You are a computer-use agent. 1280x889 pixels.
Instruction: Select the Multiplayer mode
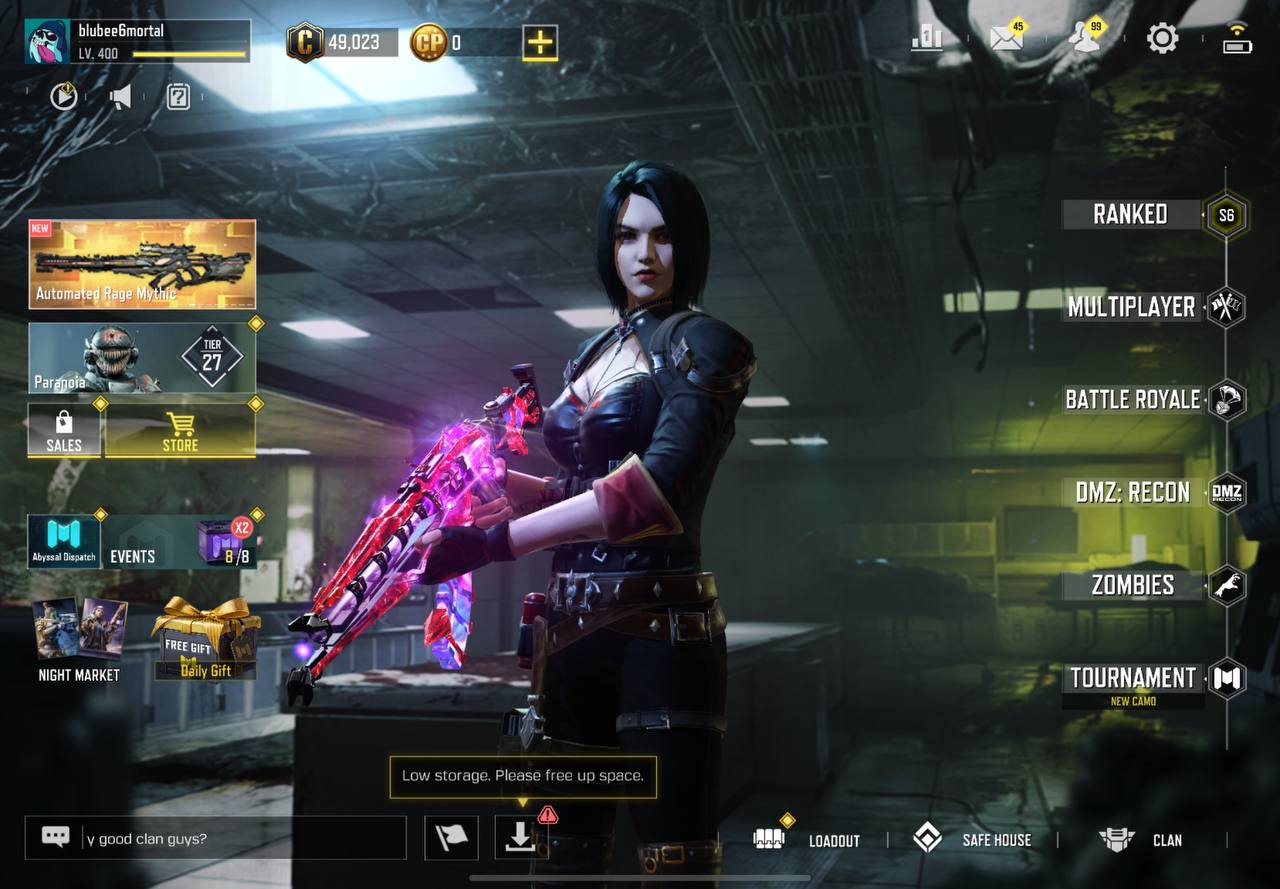click(1132, 307)
